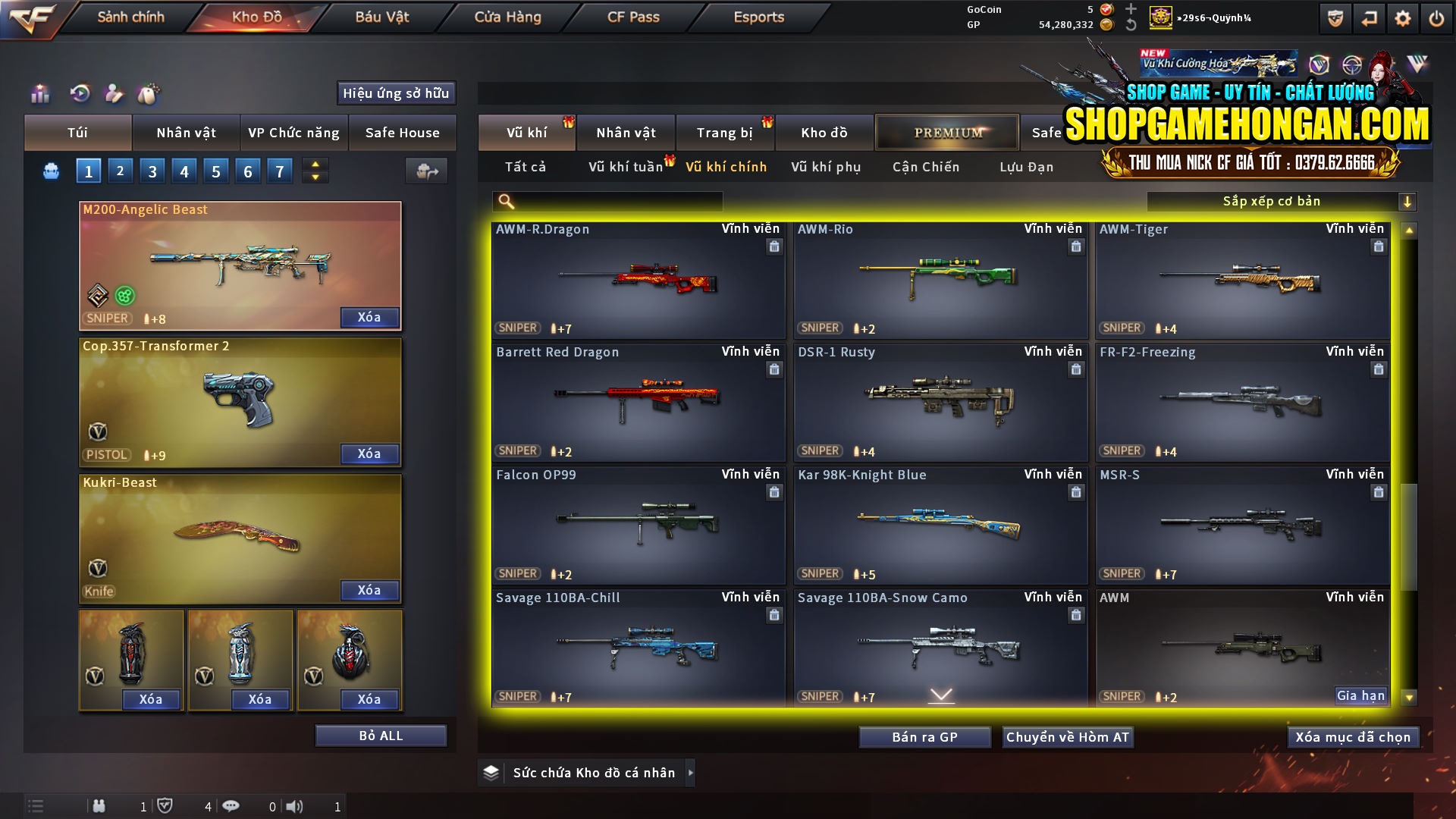The width and height of the screenshot is (1456, 819).
Task: Expand the Sức chứa Kho đồ cá nhân panel
Action: tap(691, 773)
